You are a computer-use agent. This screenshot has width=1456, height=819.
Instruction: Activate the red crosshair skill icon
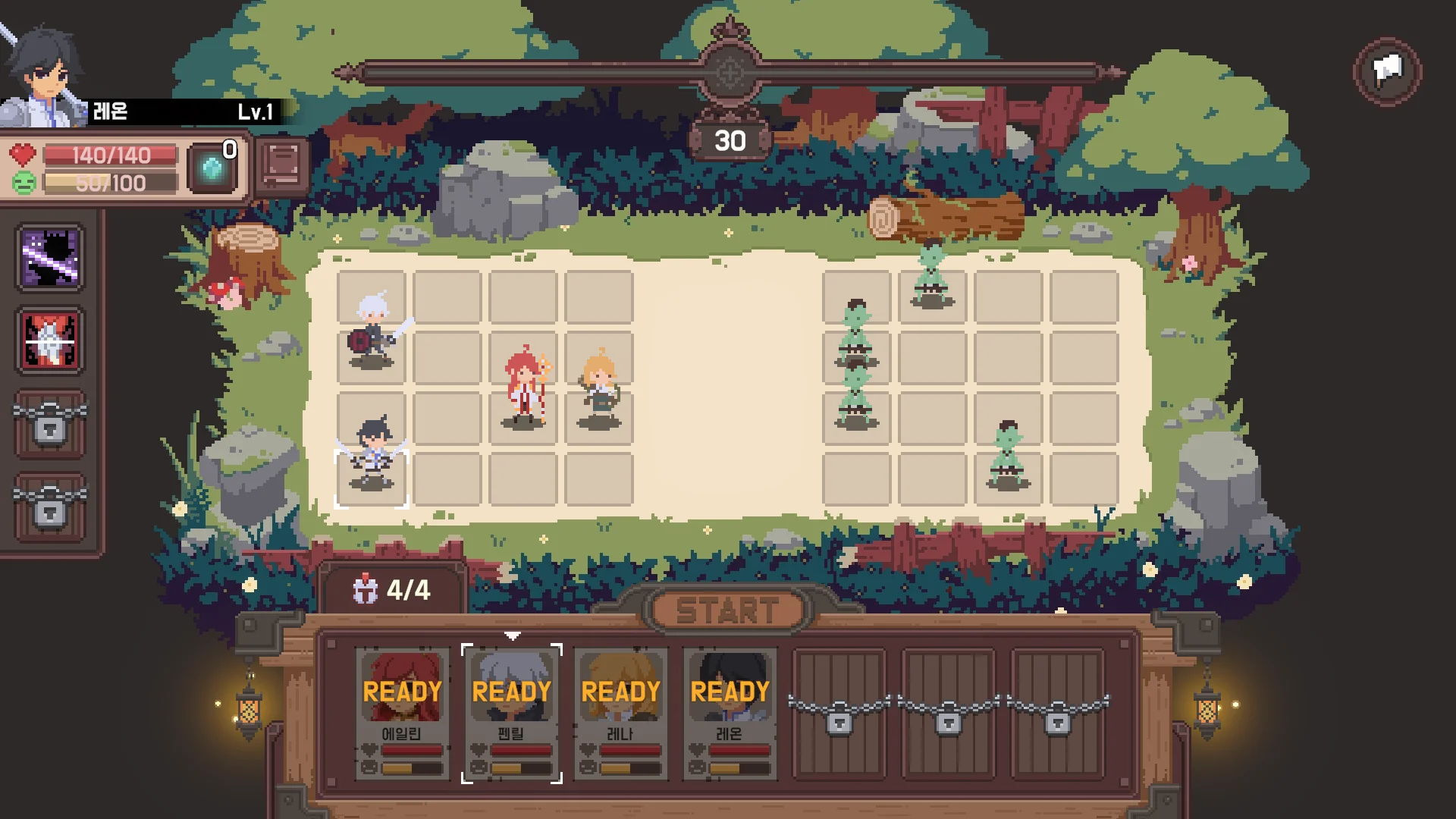[x=50, y=340]
